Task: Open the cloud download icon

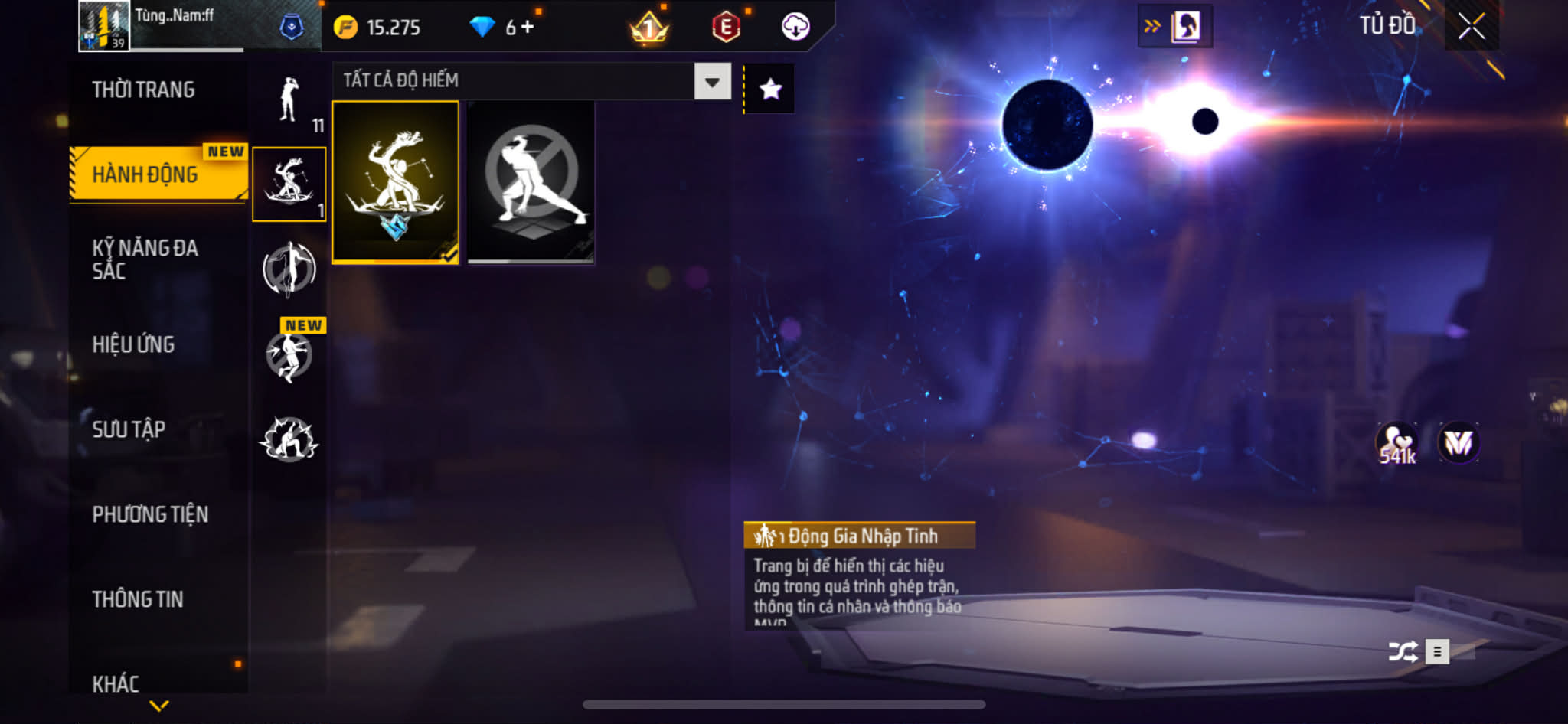Action: click(795, 27)
